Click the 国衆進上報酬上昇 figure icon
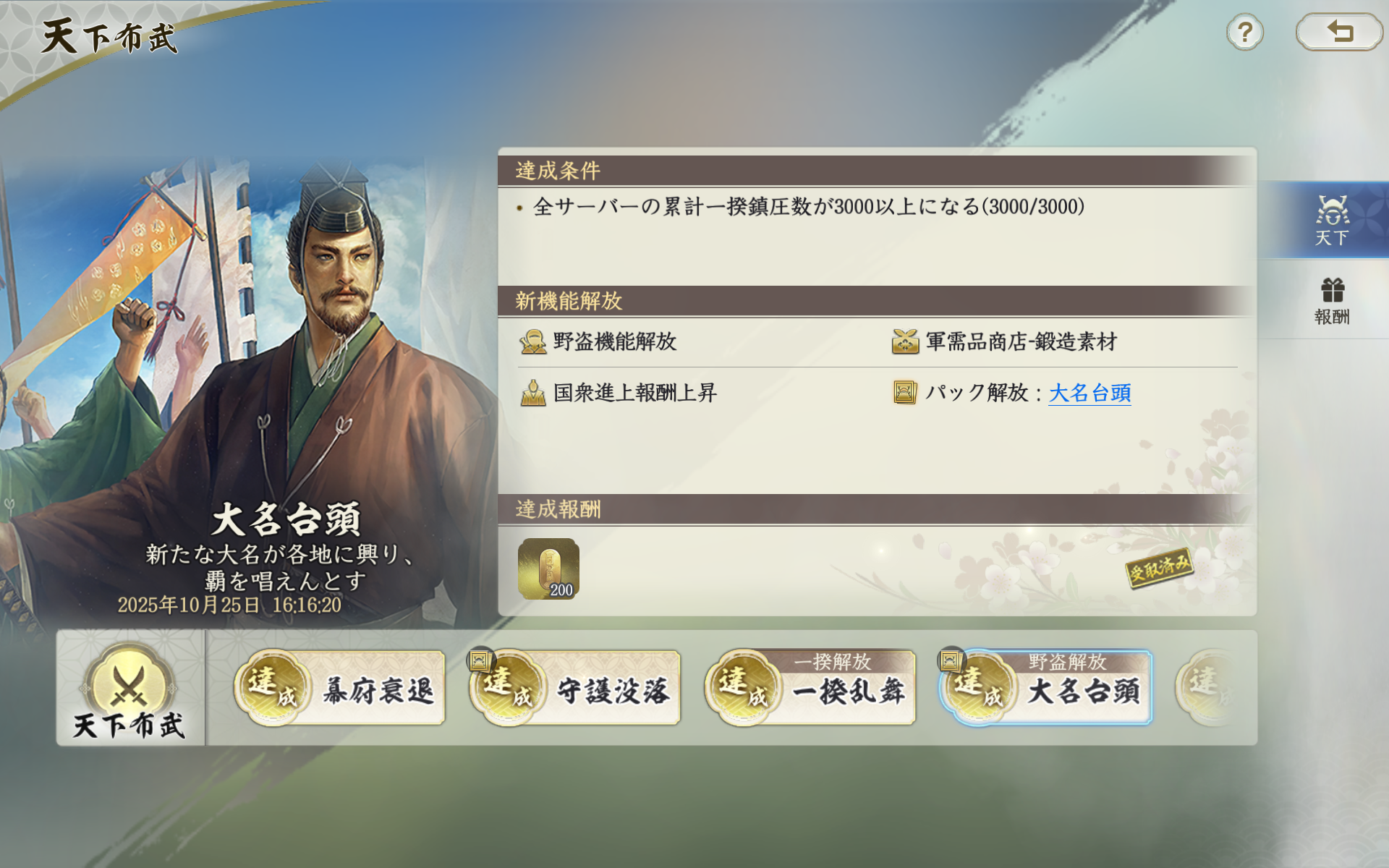The width and height of the screenshot is (1389, 868). coord(532,393)
